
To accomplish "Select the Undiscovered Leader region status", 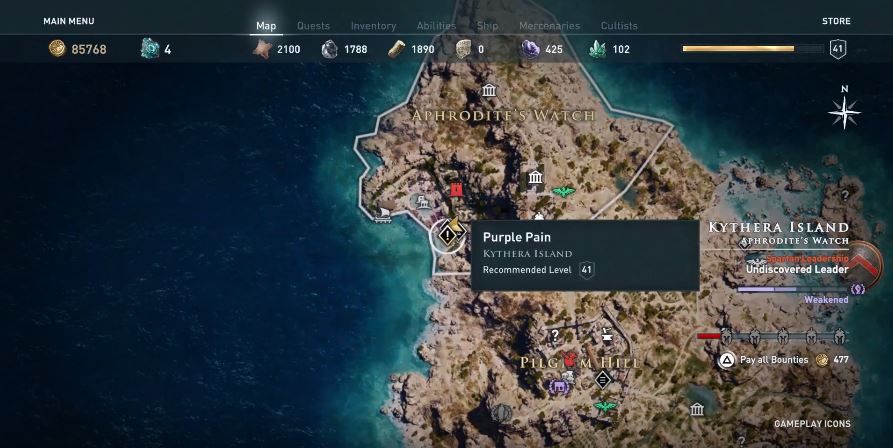I will coord(798,269).
